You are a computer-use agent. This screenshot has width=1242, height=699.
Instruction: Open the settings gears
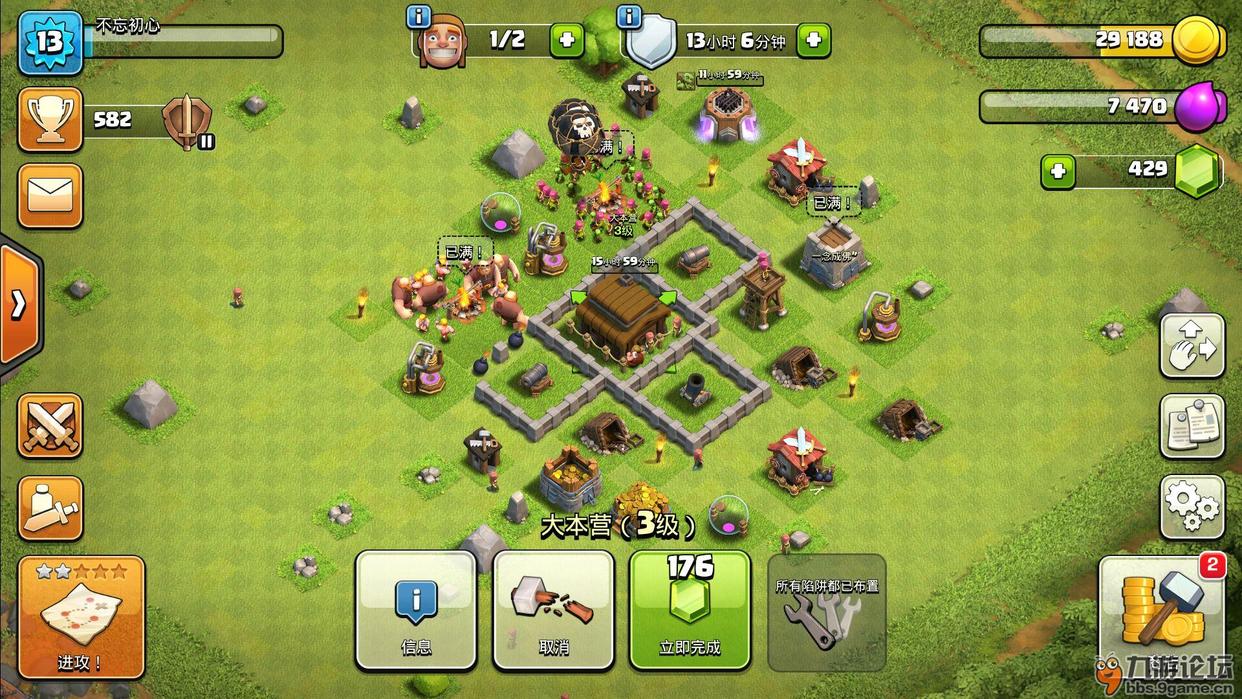[x=1192, y=507]
